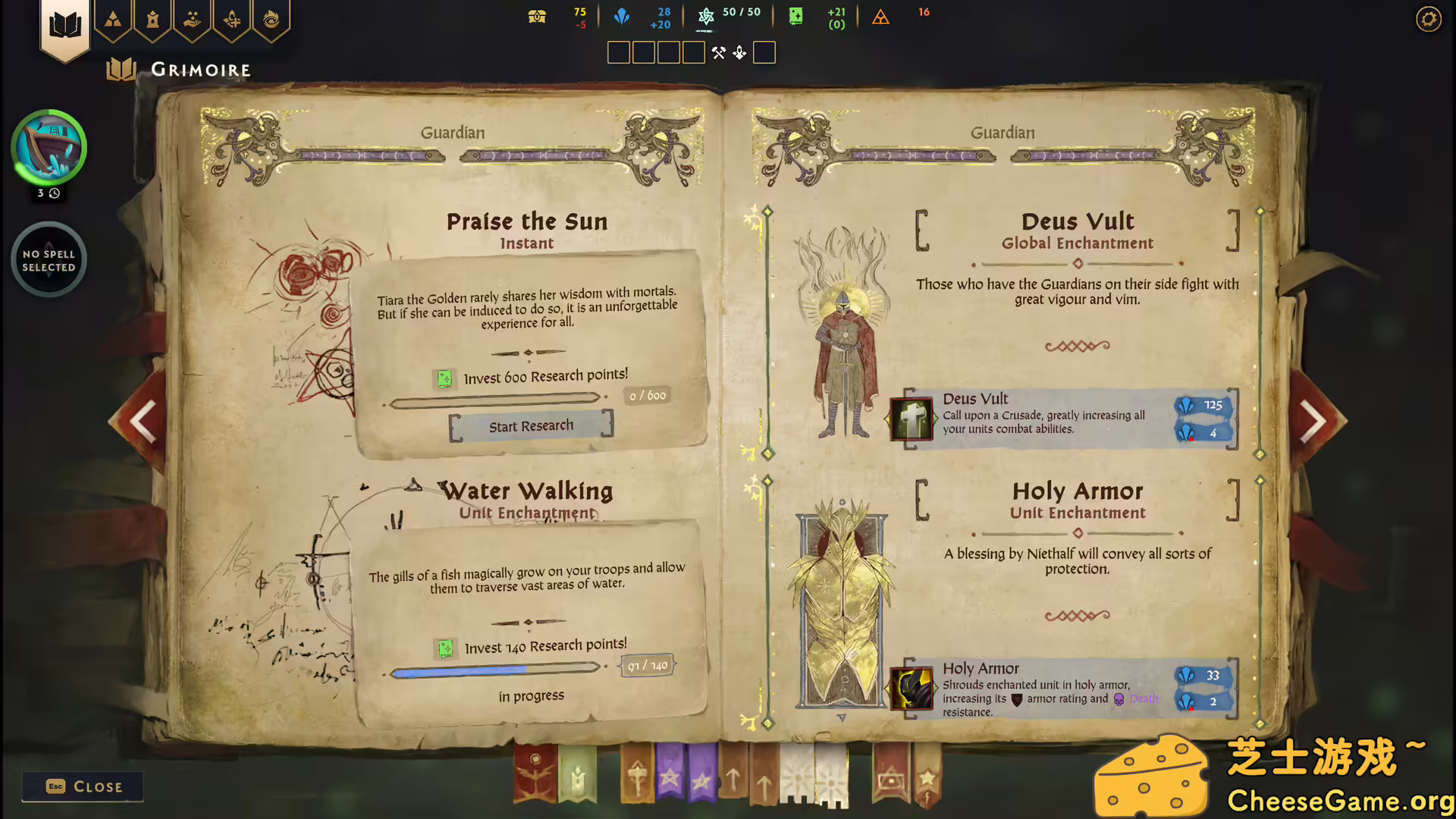Click the No Spell Selected indicator
Screen dimensions: 1456x819
(x=49, y=259)
